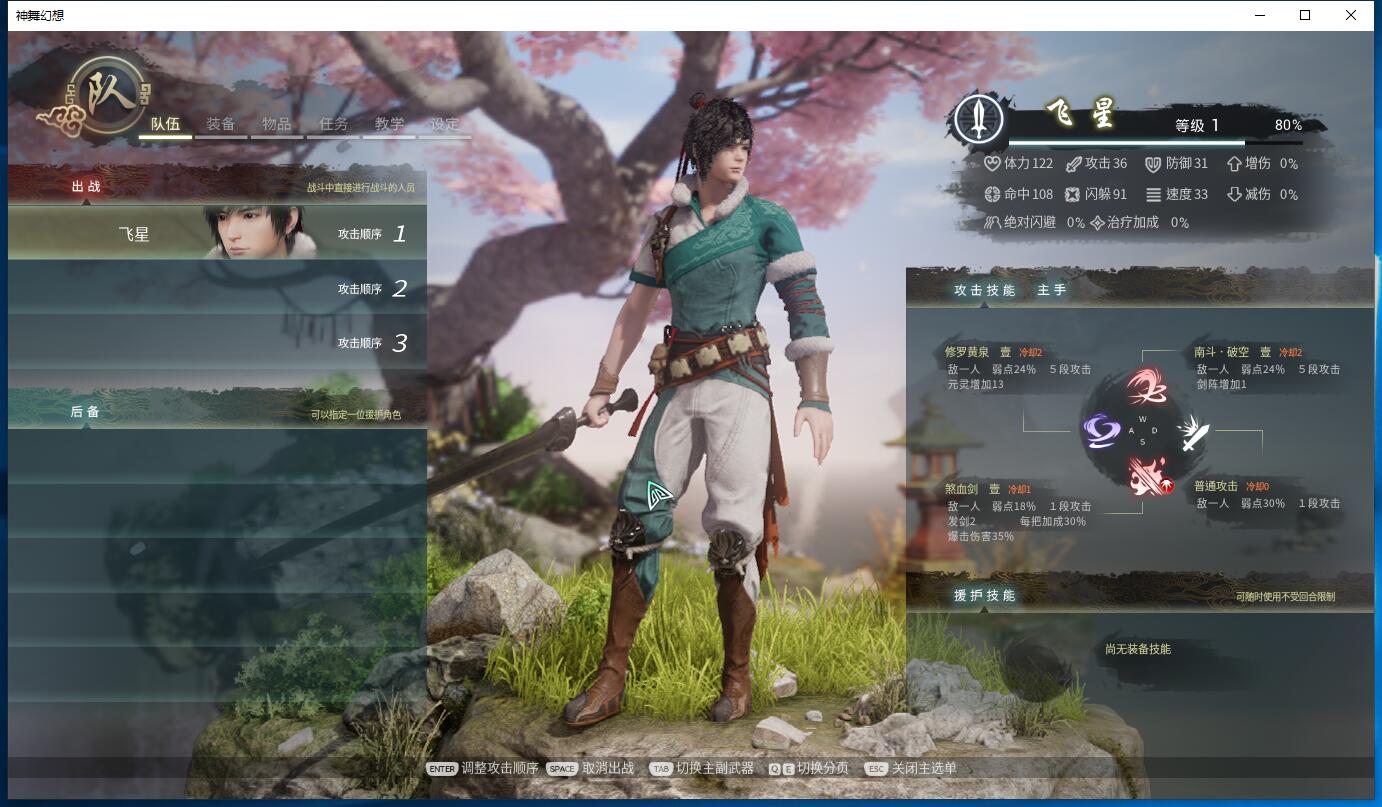Viewport: 1382px width, 807px height.
Task: Select the red 煞血剑 skill icon
Action: (1146, 476)
